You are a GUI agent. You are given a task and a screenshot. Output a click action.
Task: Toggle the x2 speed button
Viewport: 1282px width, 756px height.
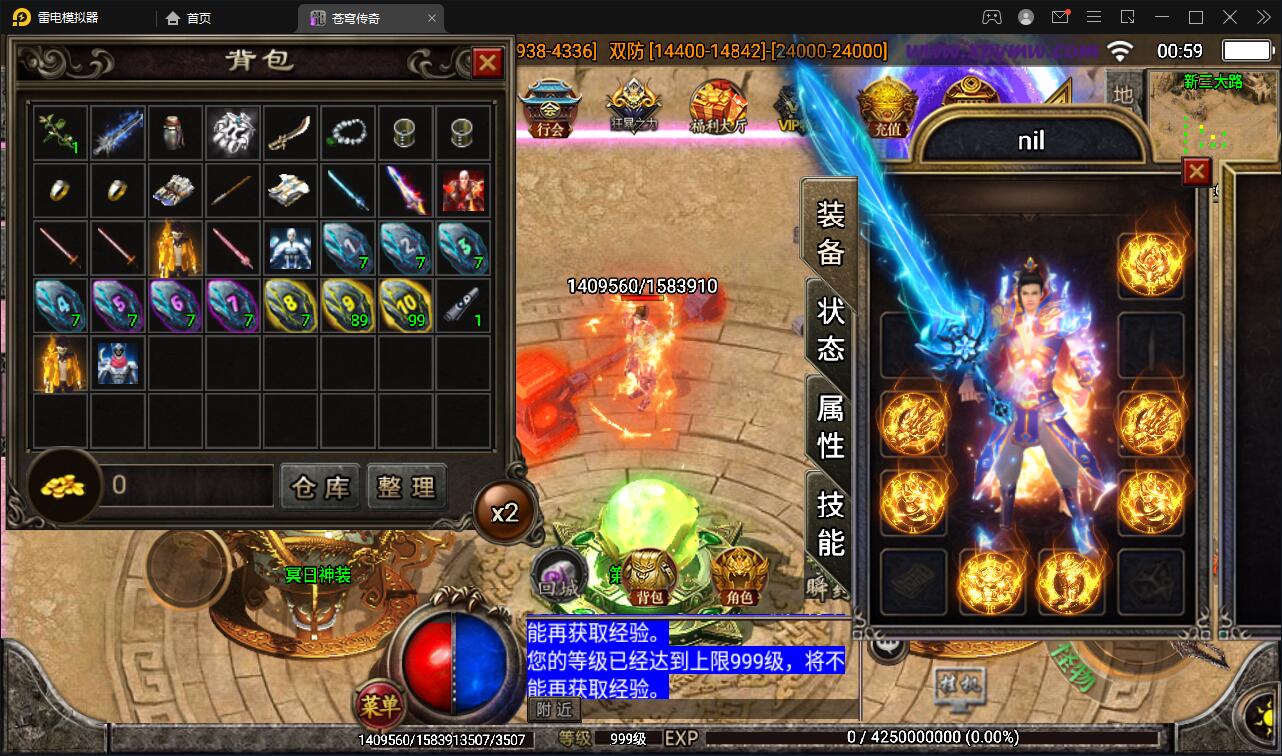coord(504,513)
